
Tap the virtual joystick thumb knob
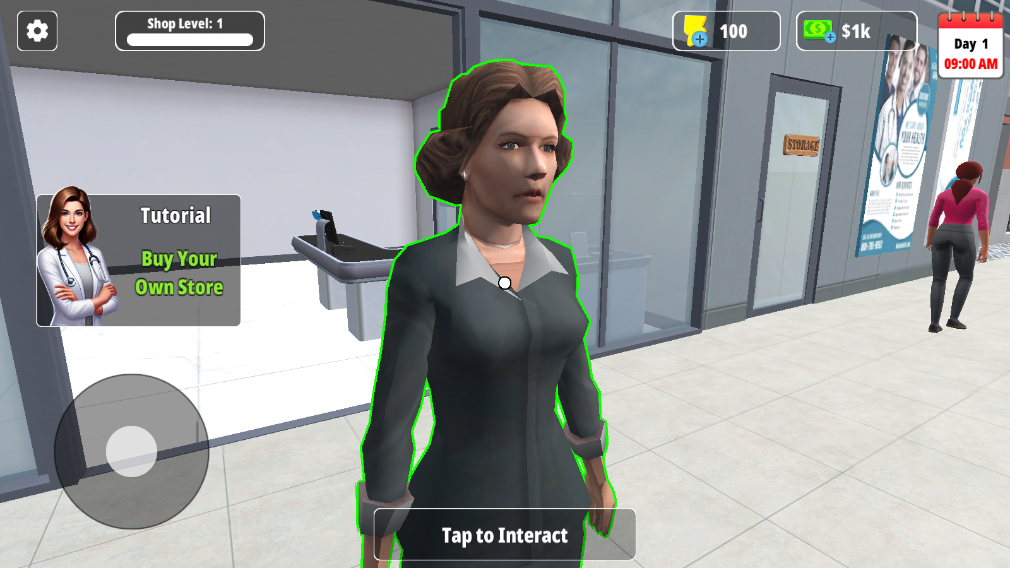click(x=131, y=451)
